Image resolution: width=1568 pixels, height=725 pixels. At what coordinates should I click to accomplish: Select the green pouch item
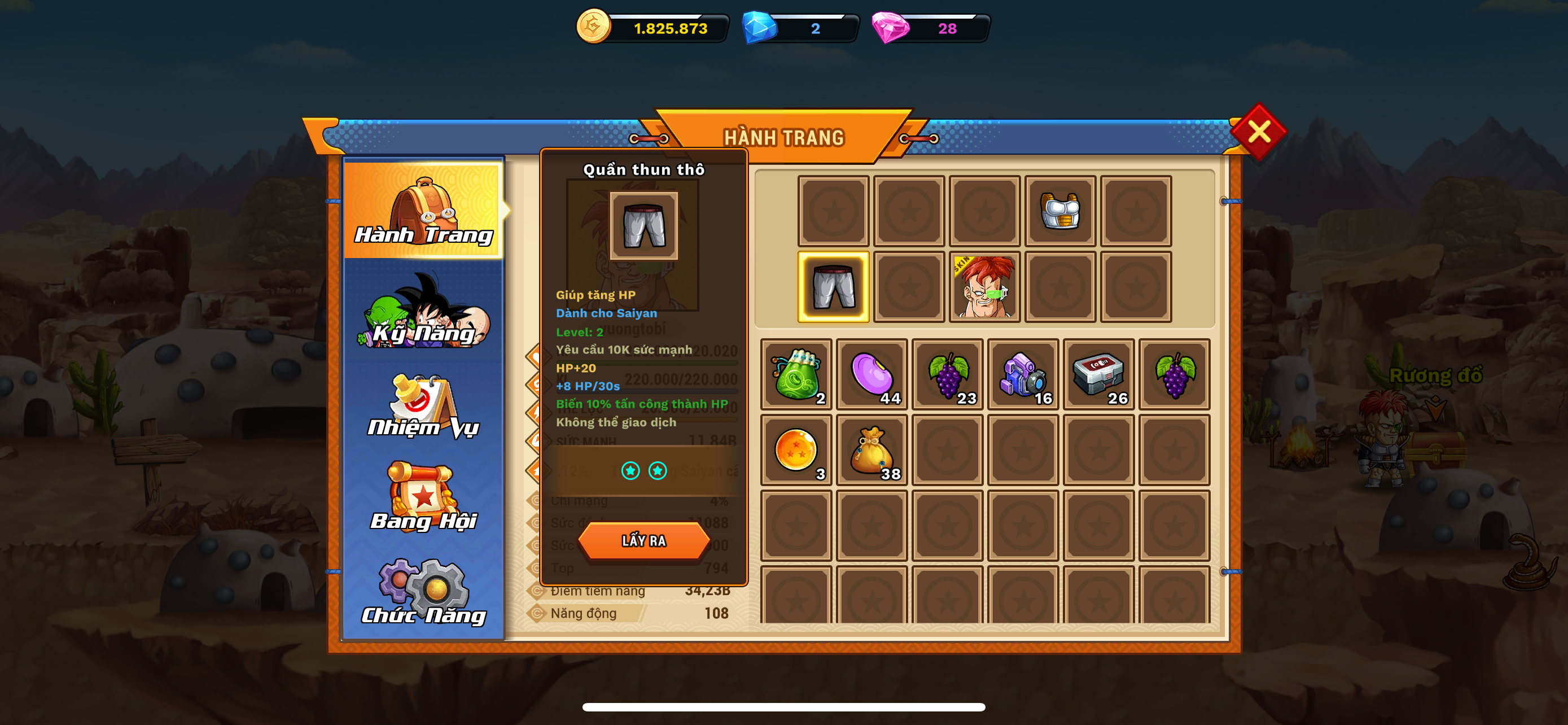click(x=796, y=374)
